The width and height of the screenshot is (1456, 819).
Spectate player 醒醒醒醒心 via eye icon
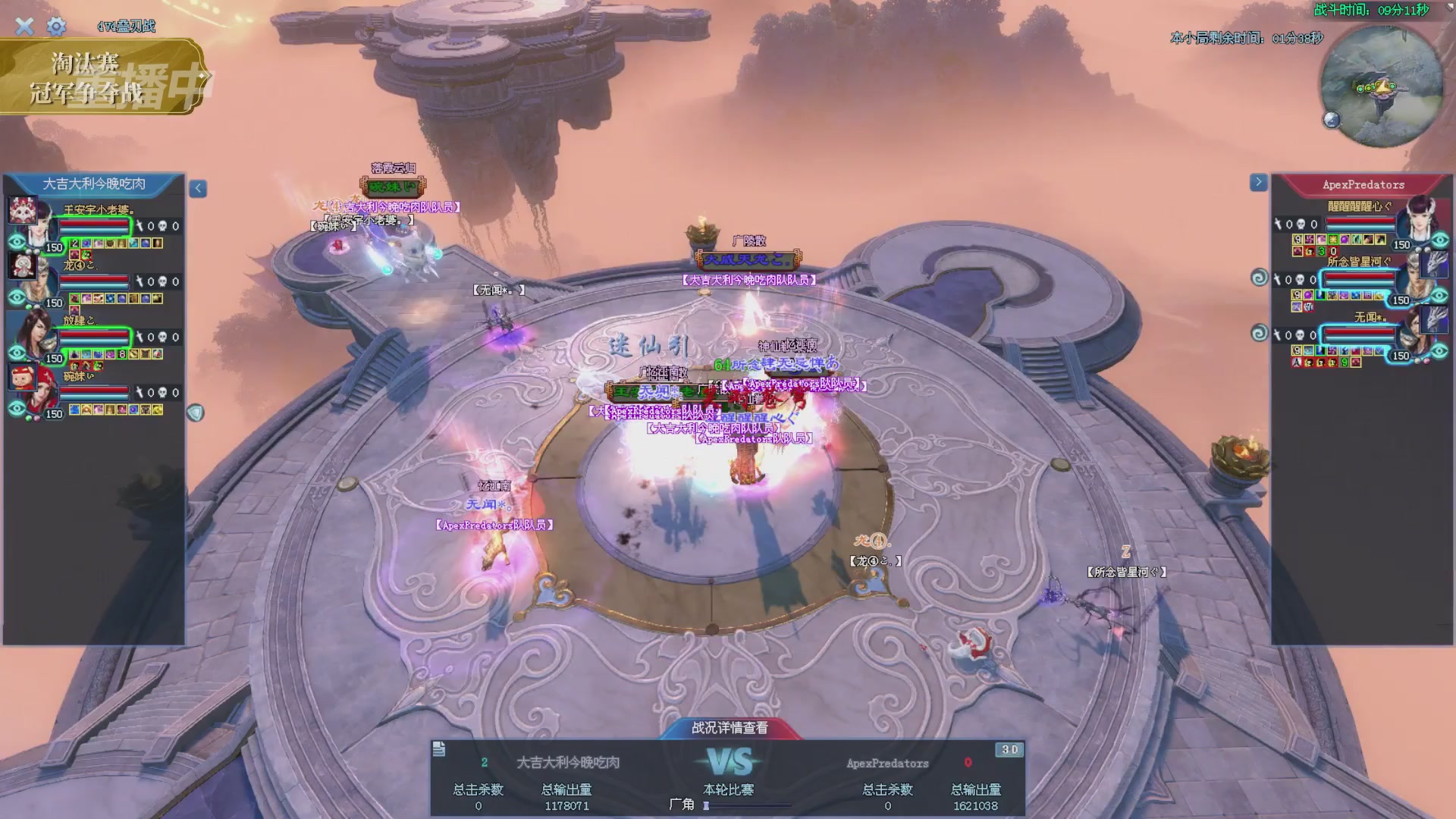1439,240
